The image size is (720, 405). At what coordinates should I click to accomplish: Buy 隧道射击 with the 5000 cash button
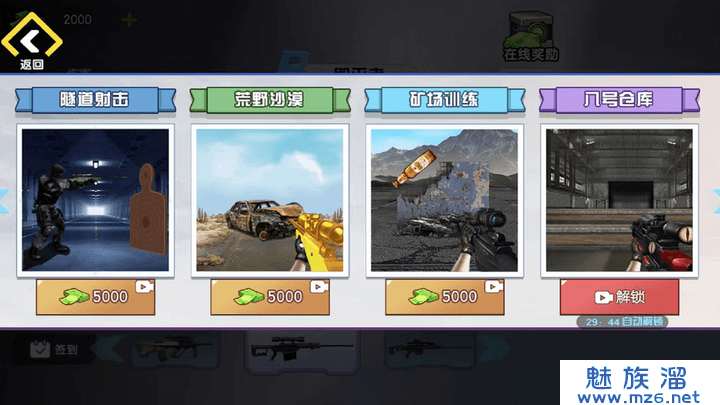pyautogui.click(x=97, y=296)
